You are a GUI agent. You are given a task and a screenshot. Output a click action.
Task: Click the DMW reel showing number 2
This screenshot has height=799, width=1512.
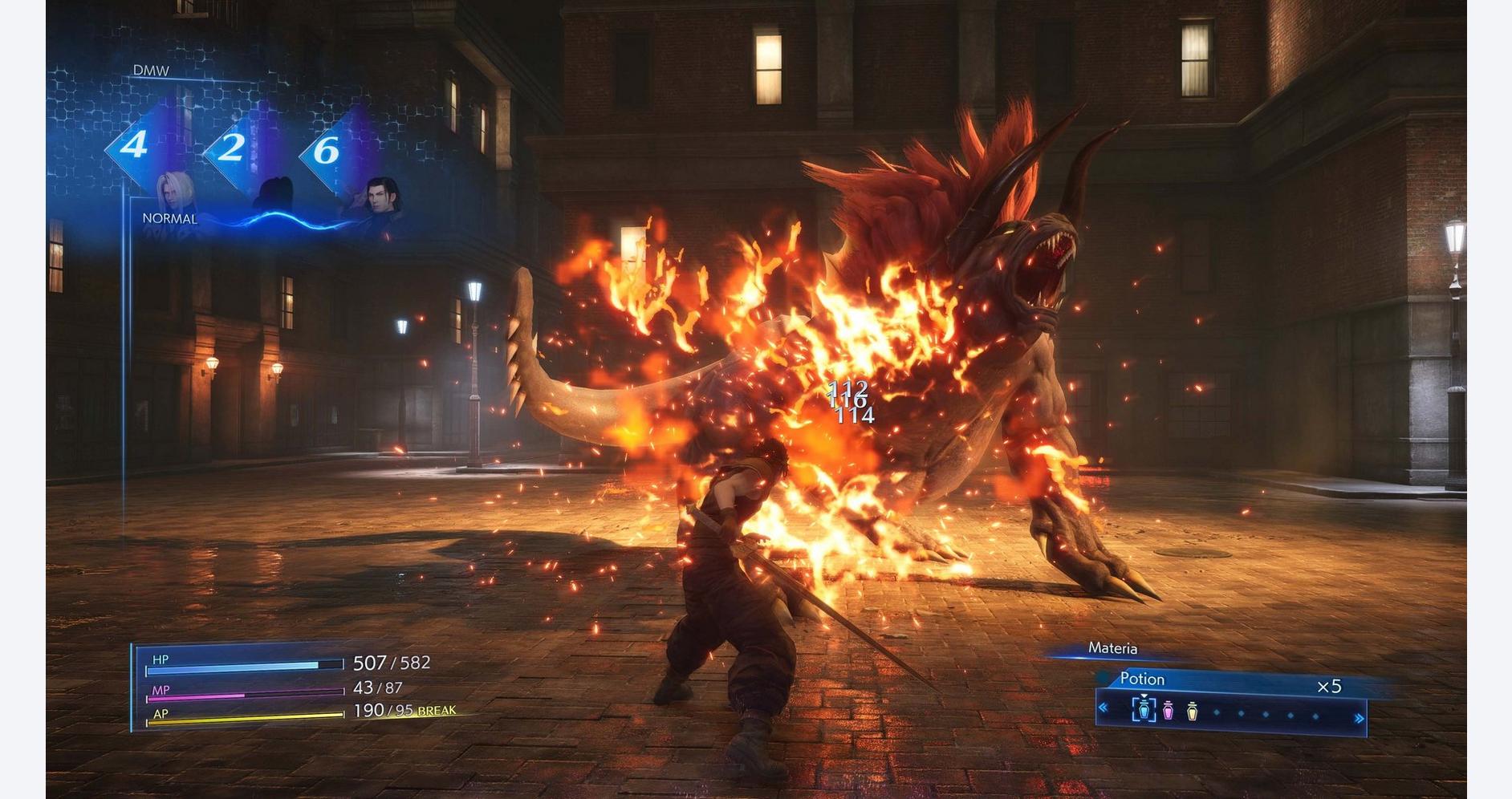tap(232, 148)
